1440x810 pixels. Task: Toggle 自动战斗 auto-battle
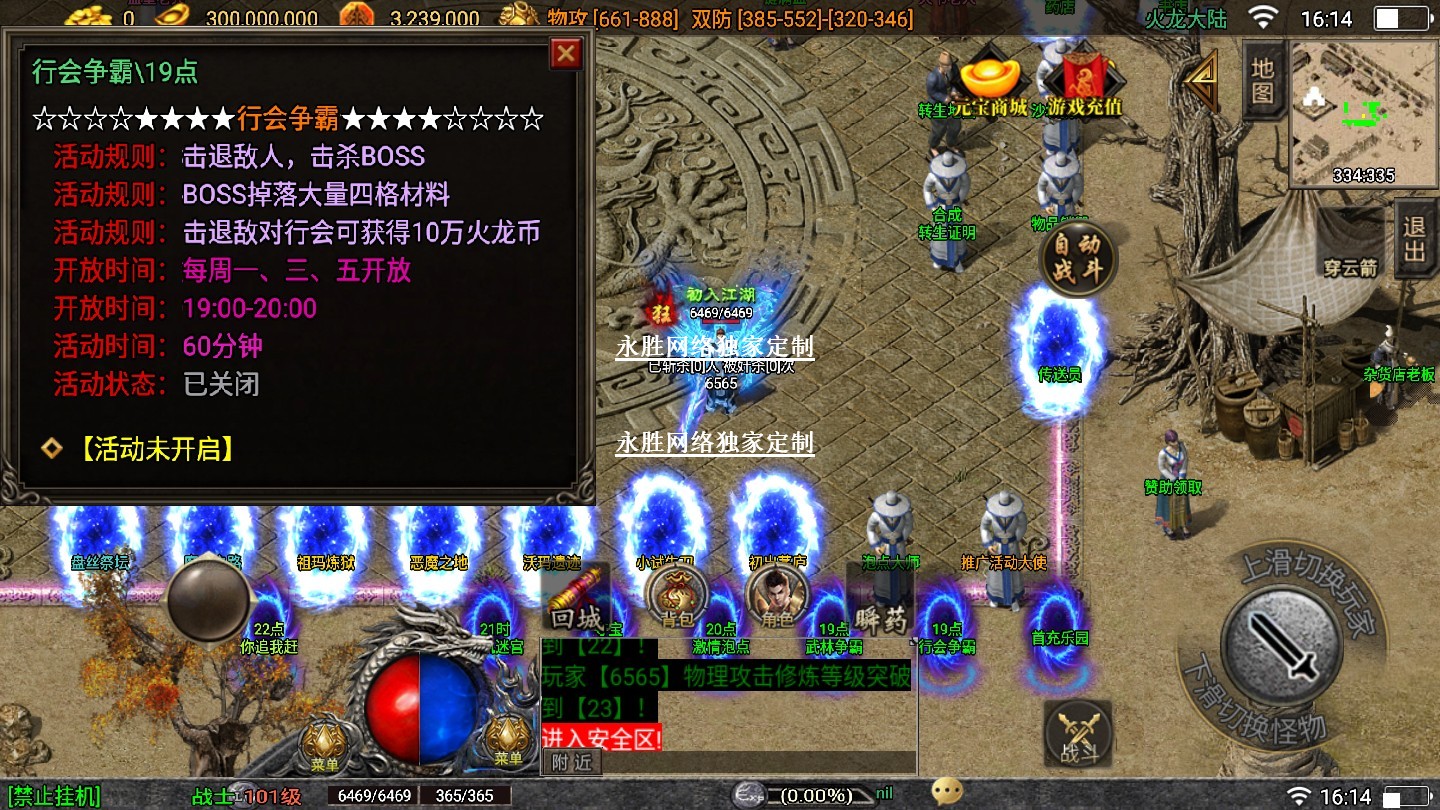pos(1077,258)
